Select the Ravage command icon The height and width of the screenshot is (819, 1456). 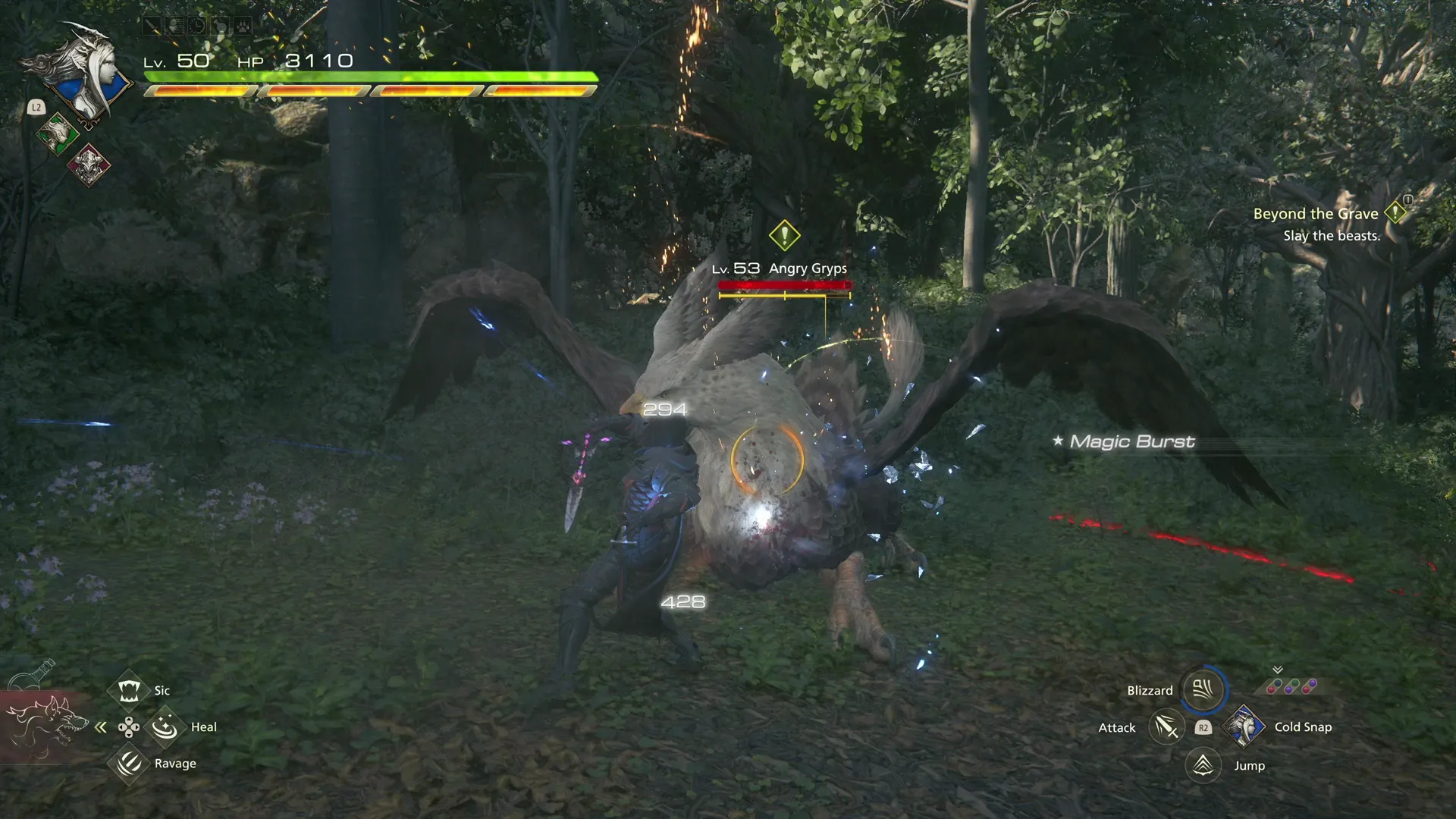click(129, 764)
